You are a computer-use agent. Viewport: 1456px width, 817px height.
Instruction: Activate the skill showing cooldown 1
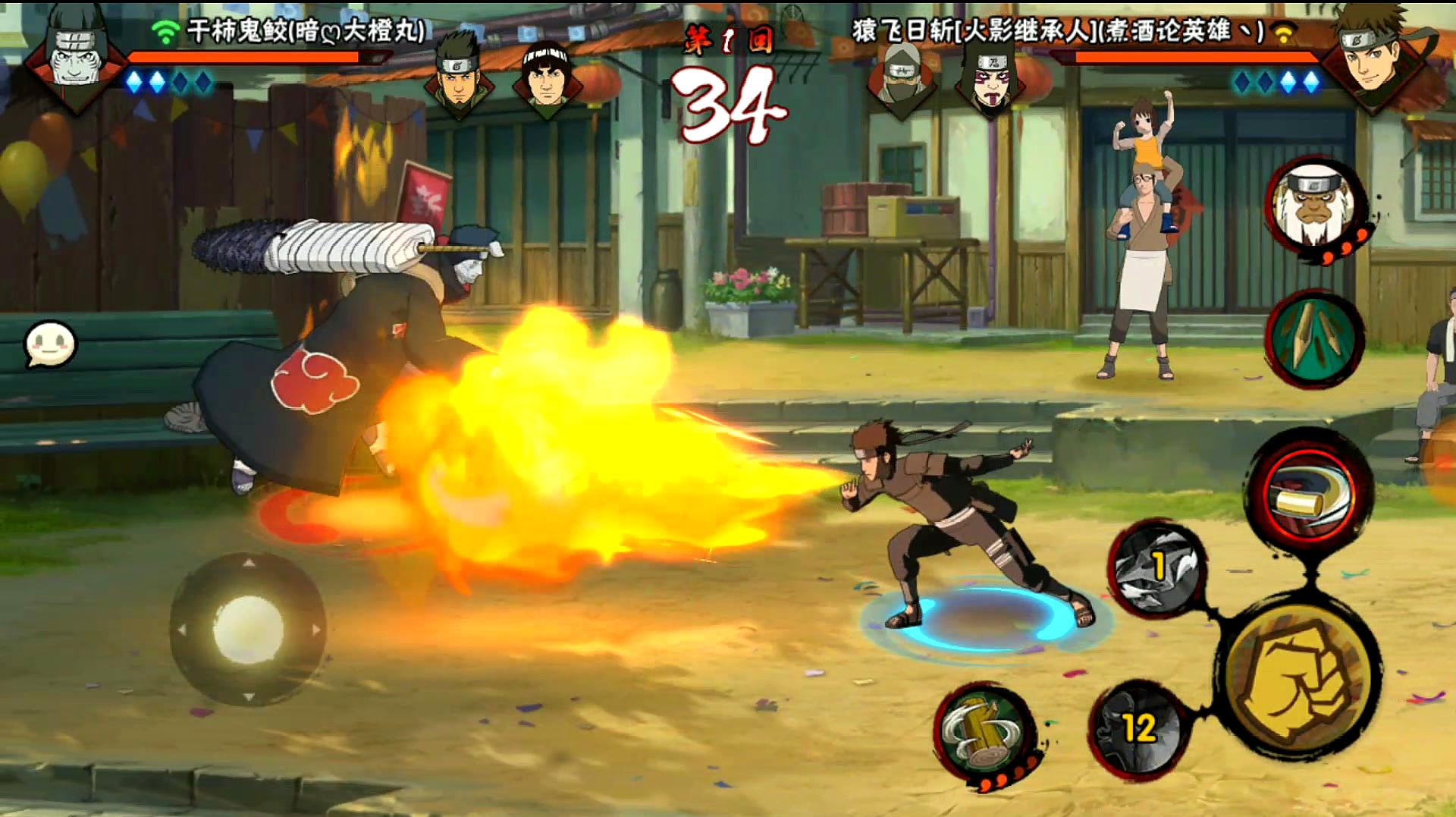click(1156, 567)
